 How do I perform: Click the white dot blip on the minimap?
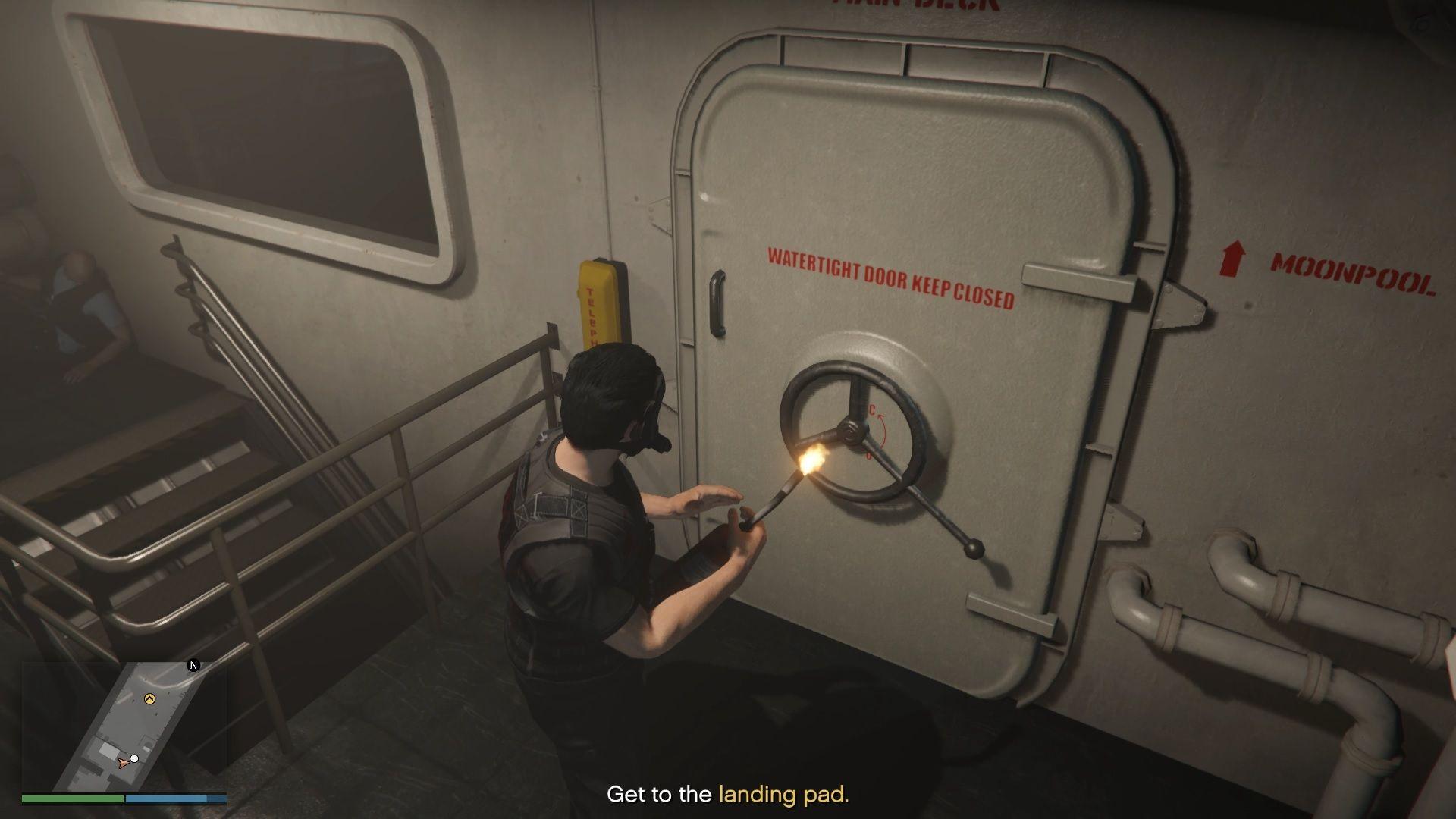tap(134, 758)
